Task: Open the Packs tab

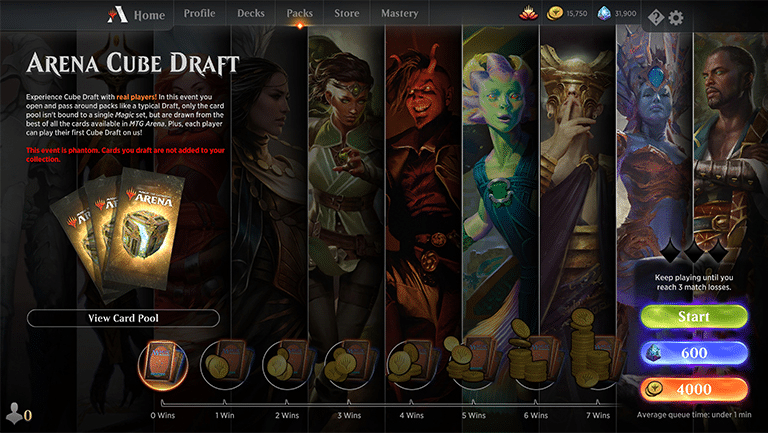Action: (x=299, y=15)
